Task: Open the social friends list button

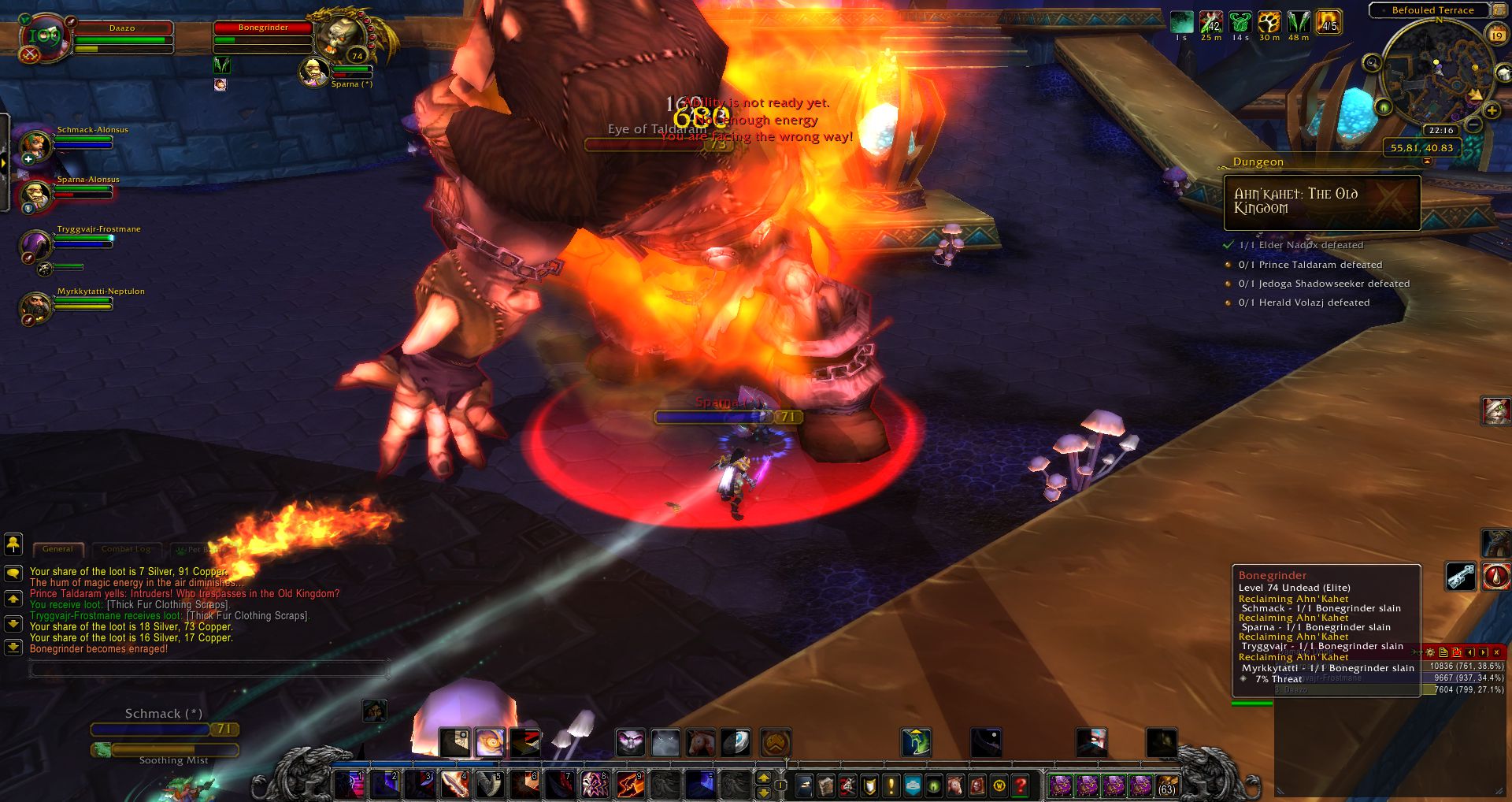Action: coord(13,544)
